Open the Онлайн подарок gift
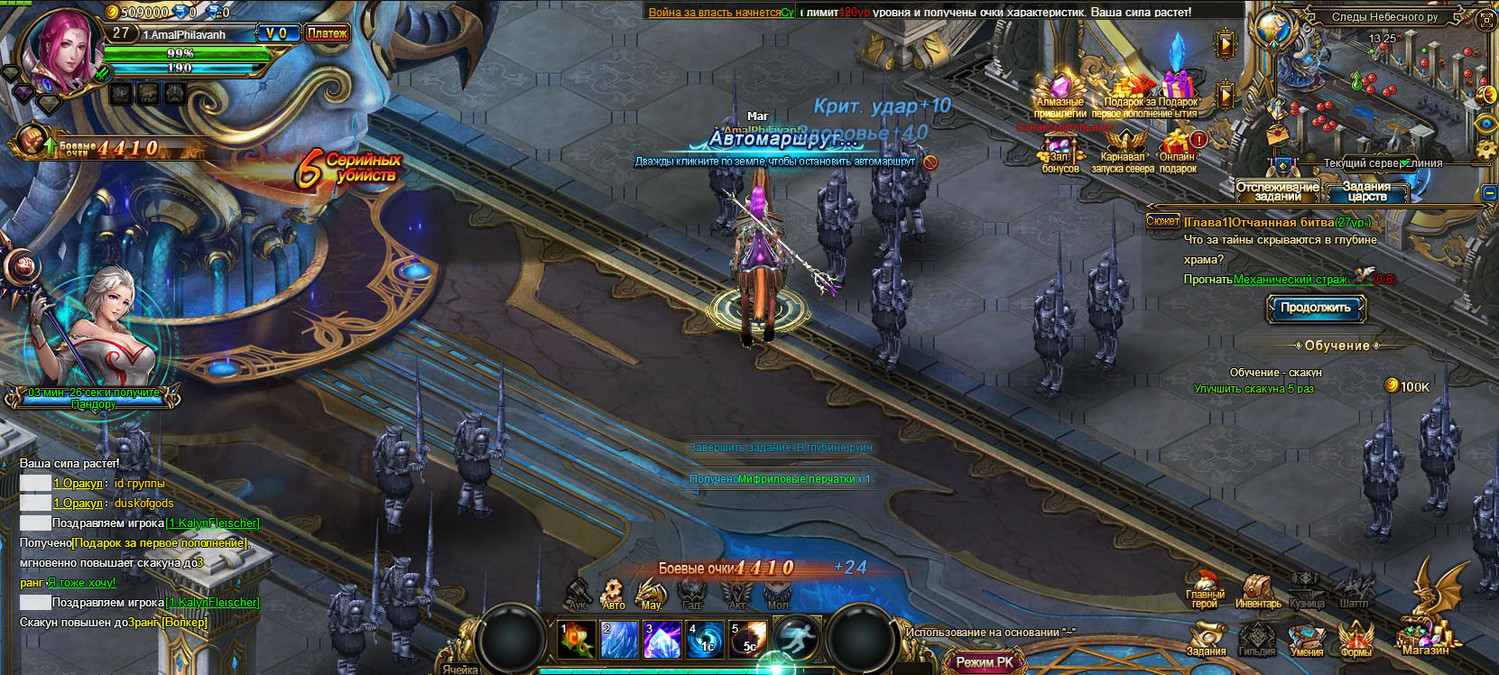1499x675 pixels. tap(1178, 150)
